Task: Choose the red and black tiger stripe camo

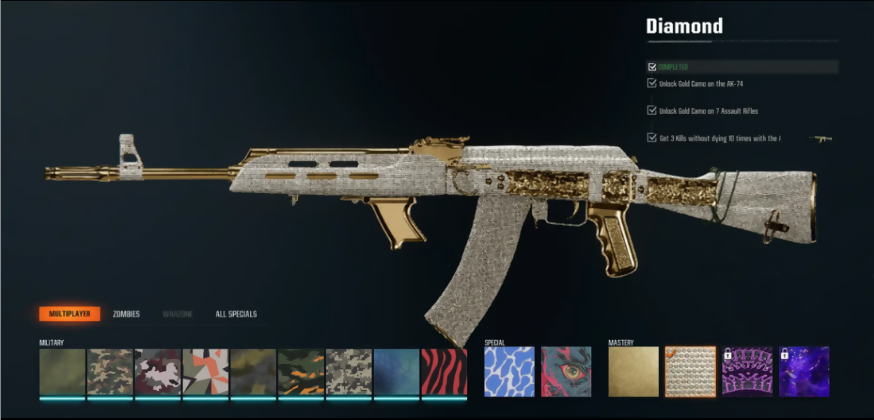Action: [x=444, y=372]
